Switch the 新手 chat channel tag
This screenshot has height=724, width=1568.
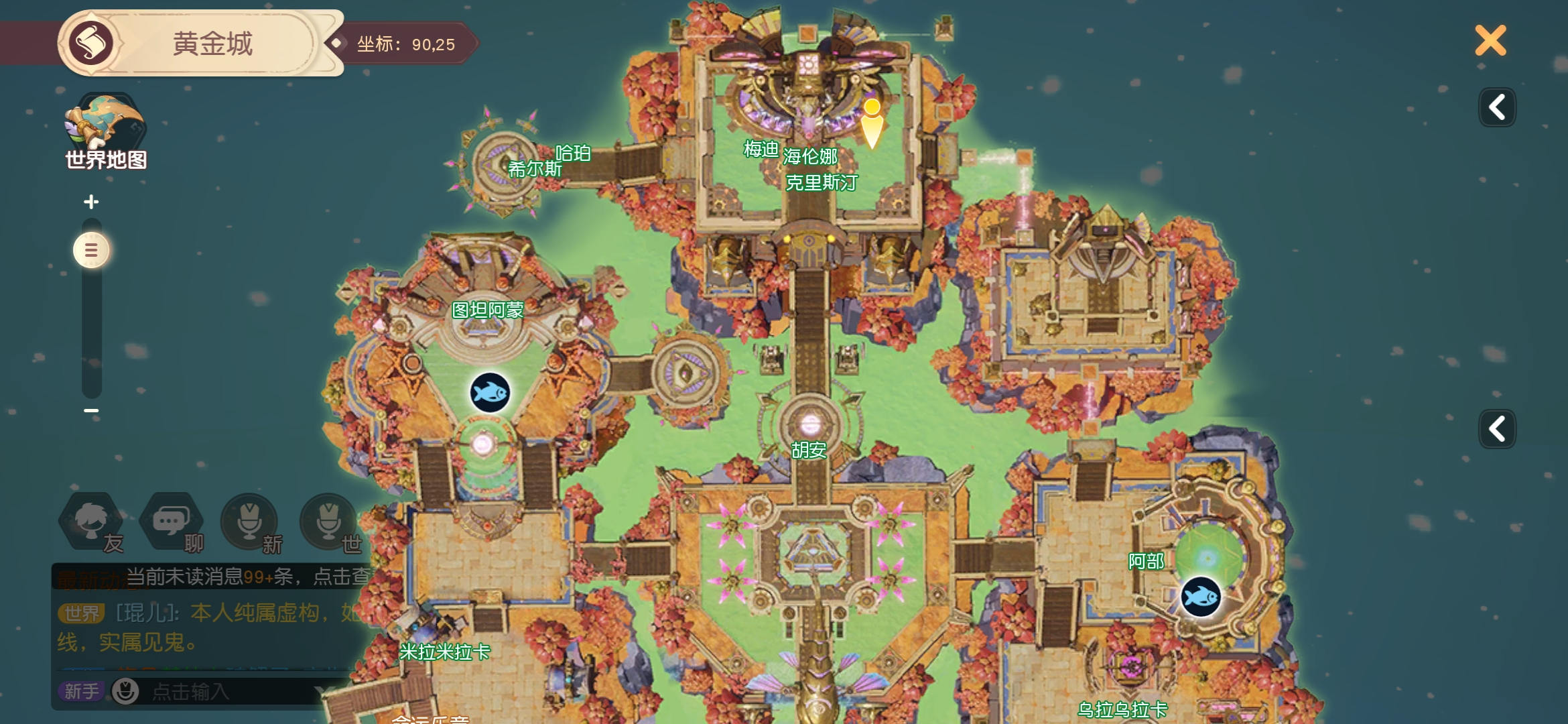point(81,691)
